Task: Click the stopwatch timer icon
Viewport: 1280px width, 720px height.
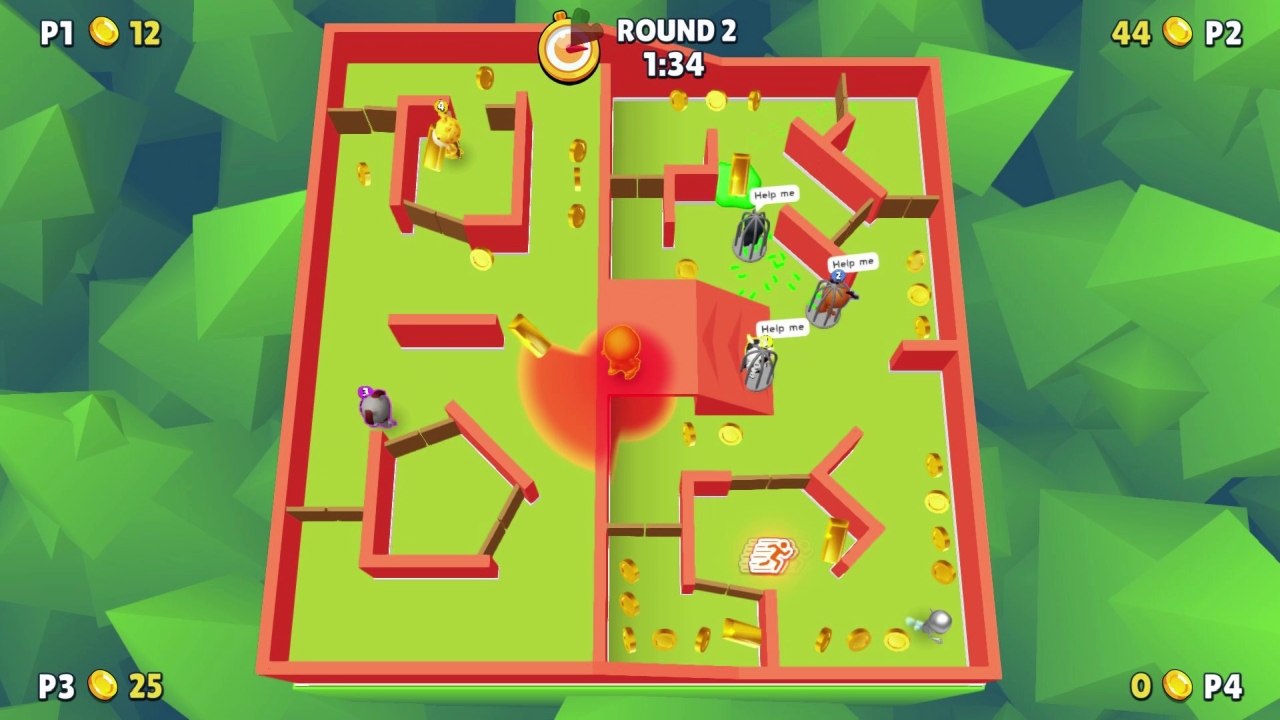Action: pos(567,45)
